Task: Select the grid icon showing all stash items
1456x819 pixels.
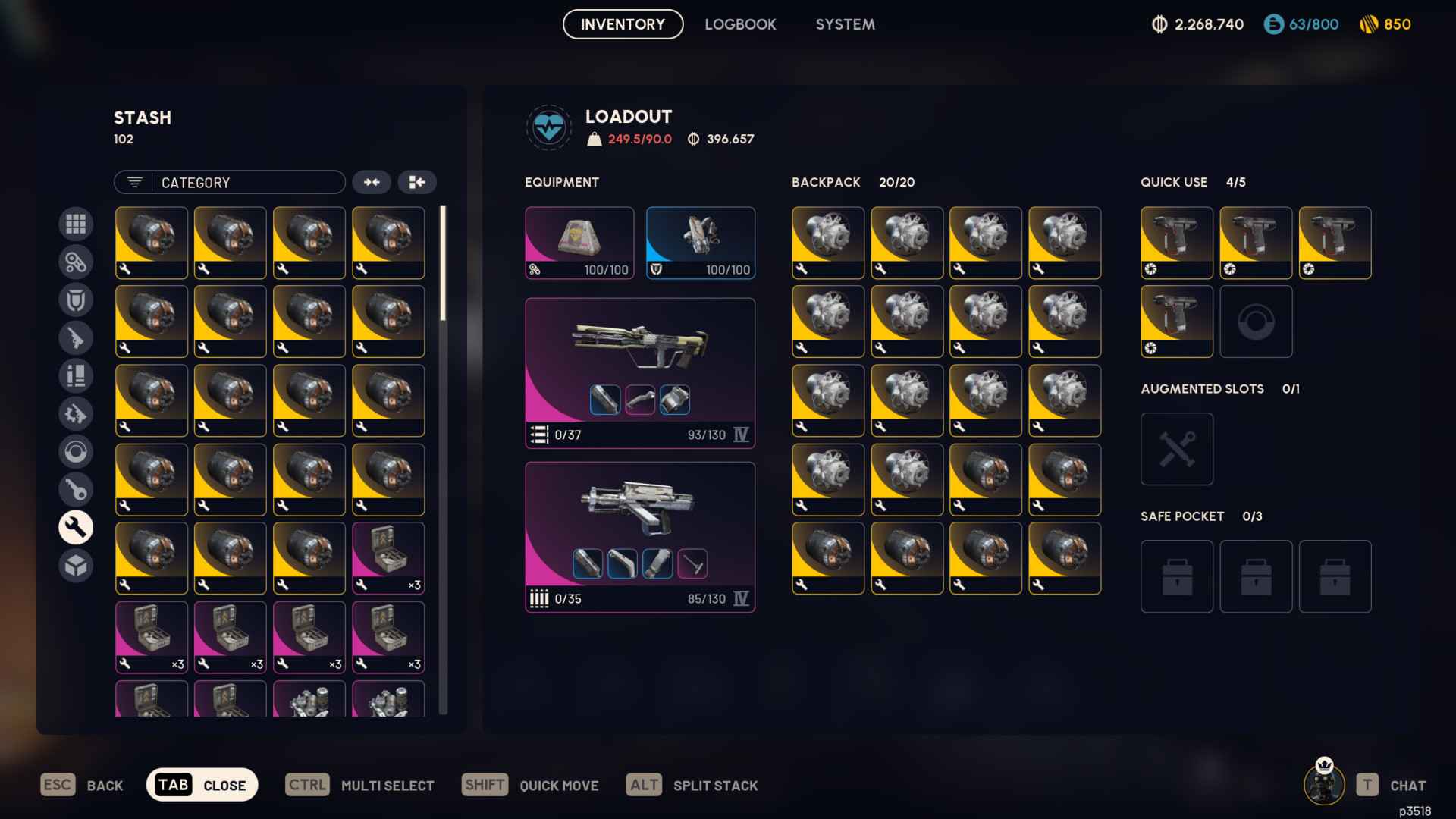Action: tap(76, 224)
